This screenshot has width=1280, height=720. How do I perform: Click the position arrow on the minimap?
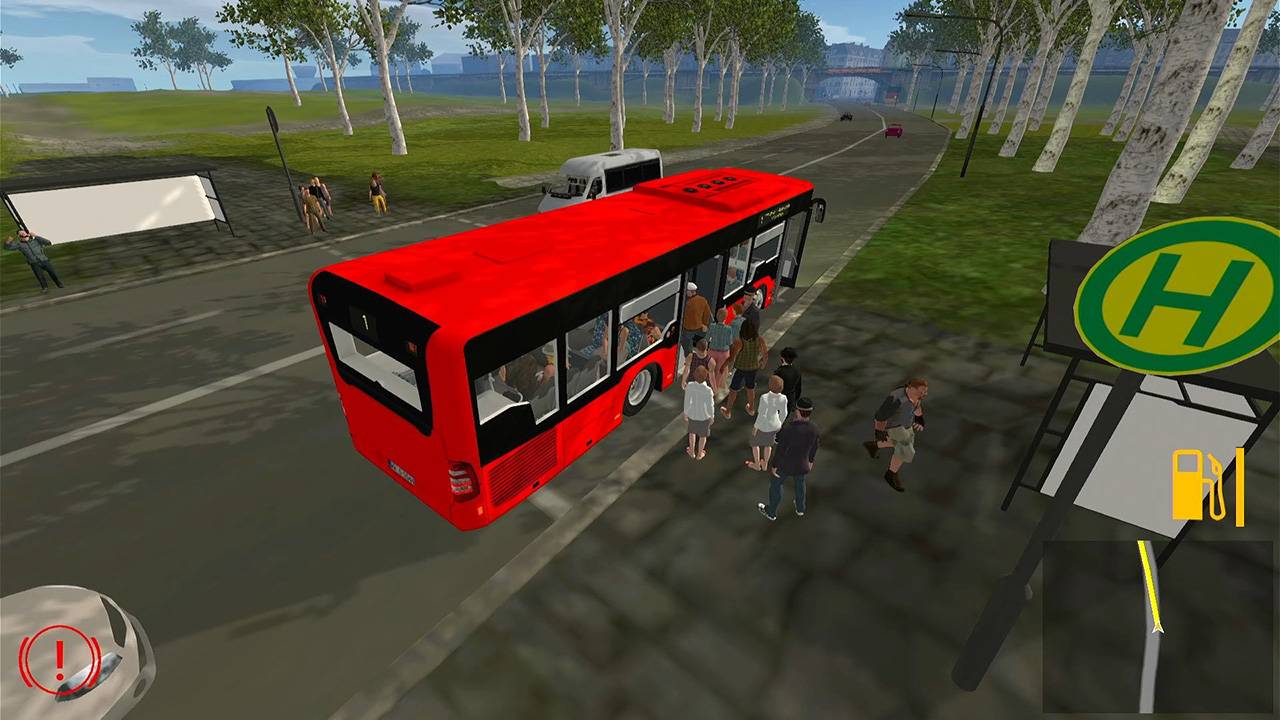pos(1157,628)
